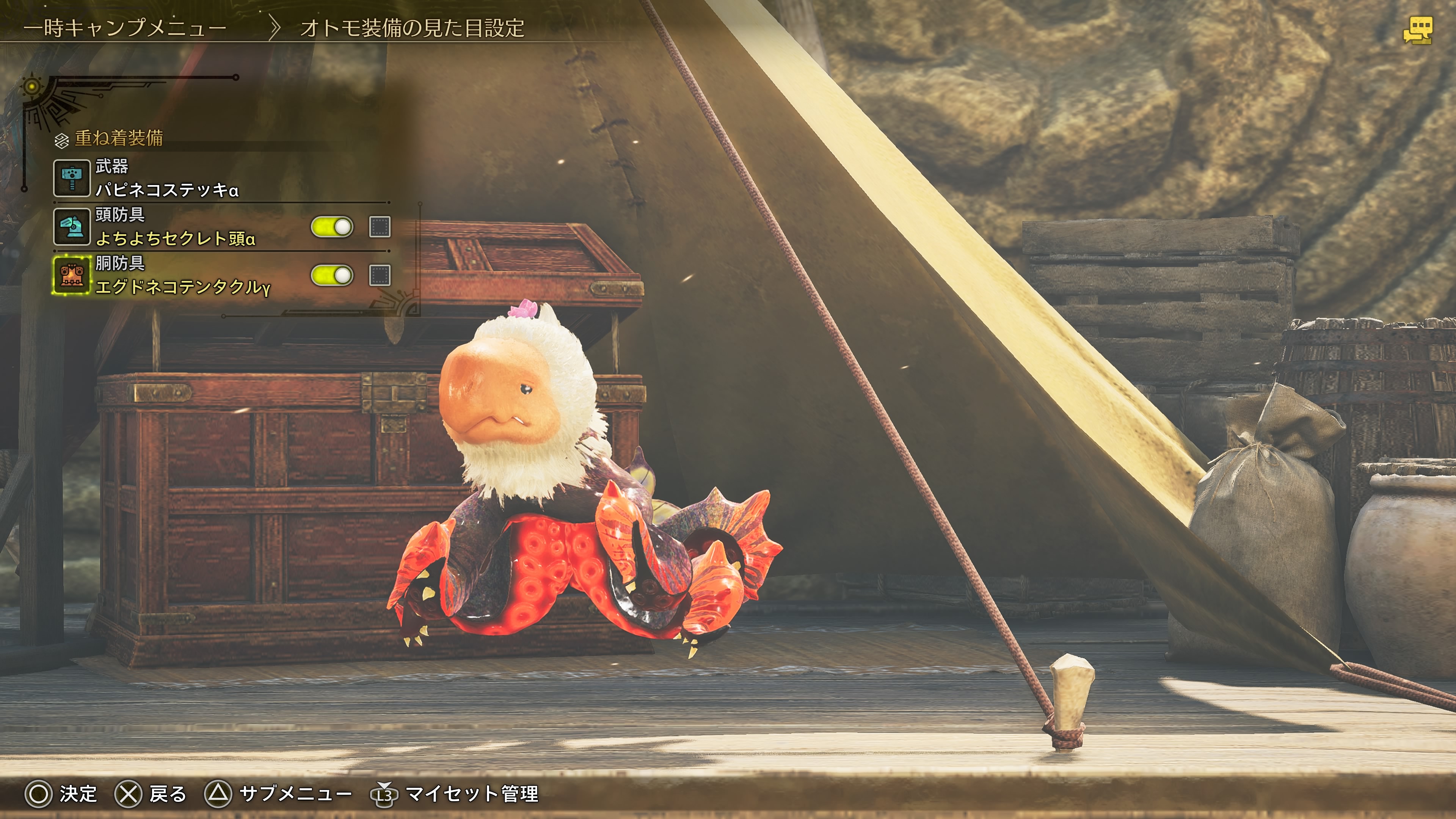Open the yellow chat icon
Viewport: 1456px width, 819px height.
1418,30
